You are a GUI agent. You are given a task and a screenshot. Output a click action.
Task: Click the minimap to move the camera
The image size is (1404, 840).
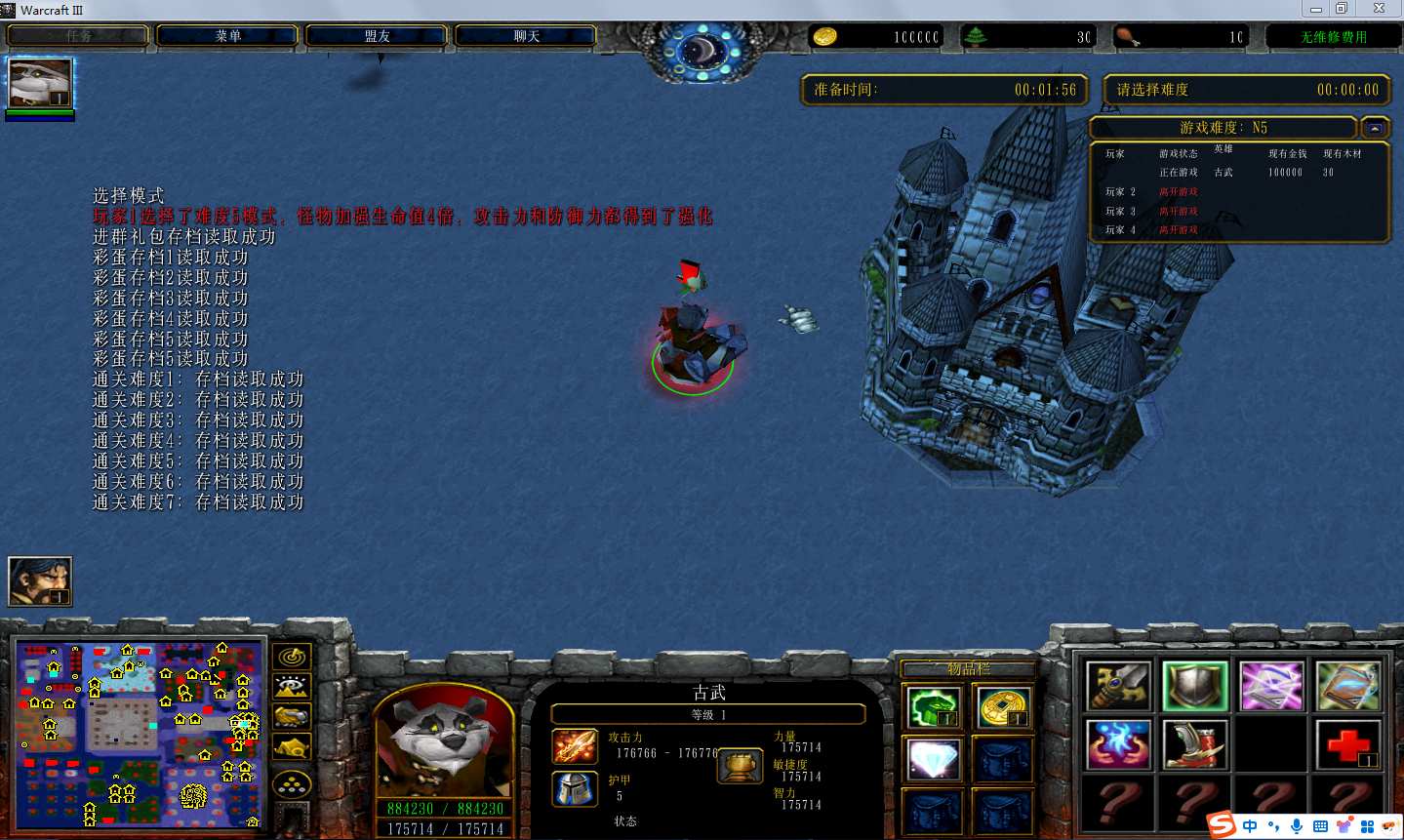coord(140,734)
